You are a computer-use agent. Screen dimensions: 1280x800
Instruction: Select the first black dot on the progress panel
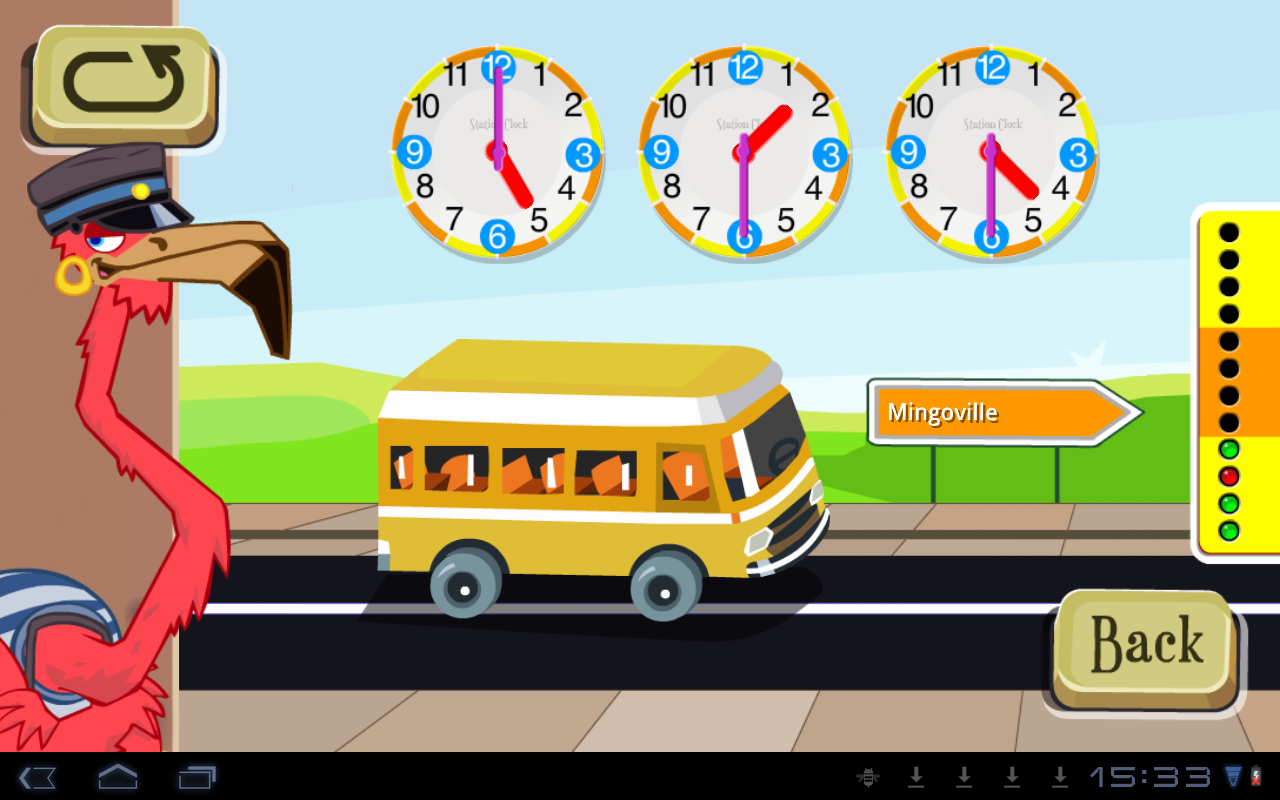tap(1229, 233)
